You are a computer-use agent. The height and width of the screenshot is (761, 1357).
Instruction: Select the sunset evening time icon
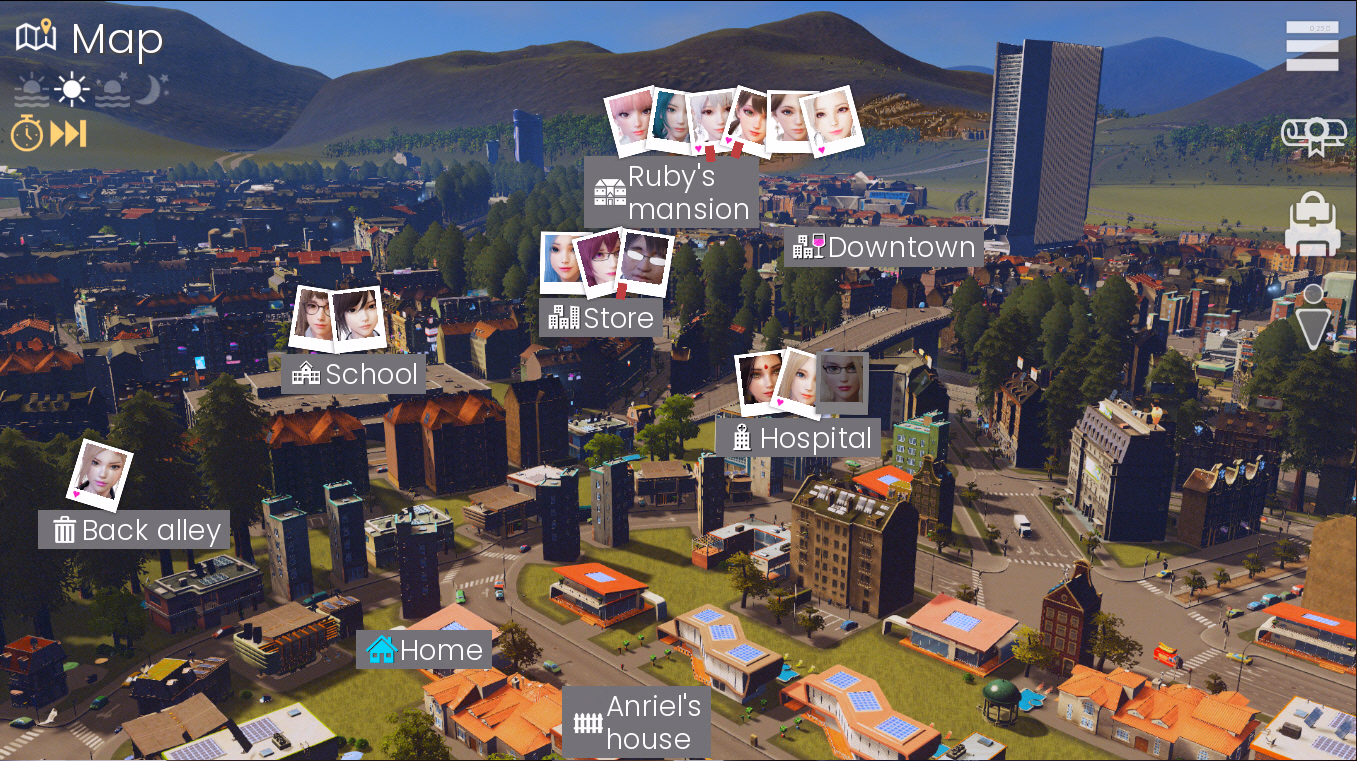[x=112, y=91]
